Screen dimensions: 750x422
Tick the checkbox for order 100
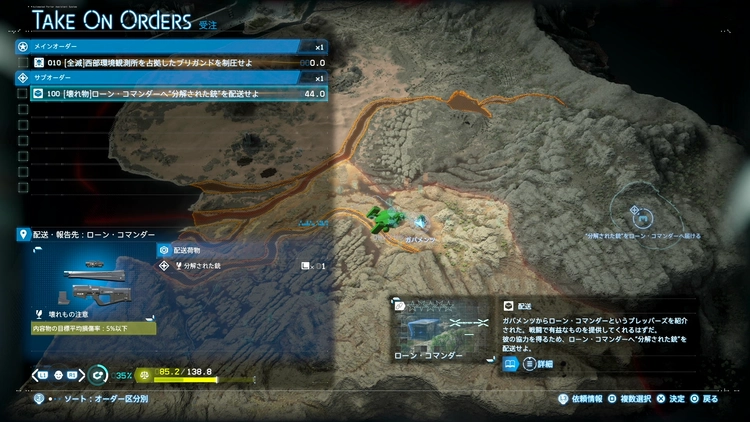tap(23, 93)
